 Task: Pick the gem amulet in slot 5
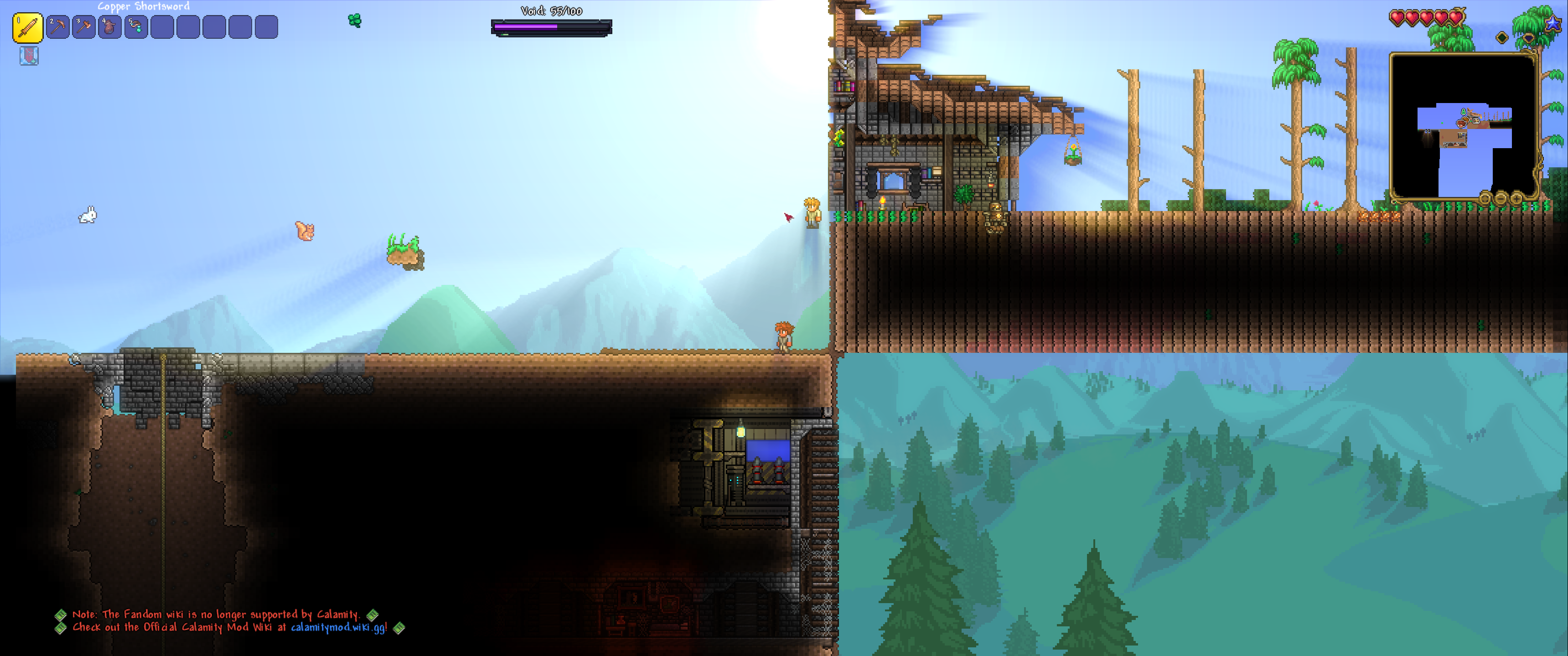click(x=136, y=27)
